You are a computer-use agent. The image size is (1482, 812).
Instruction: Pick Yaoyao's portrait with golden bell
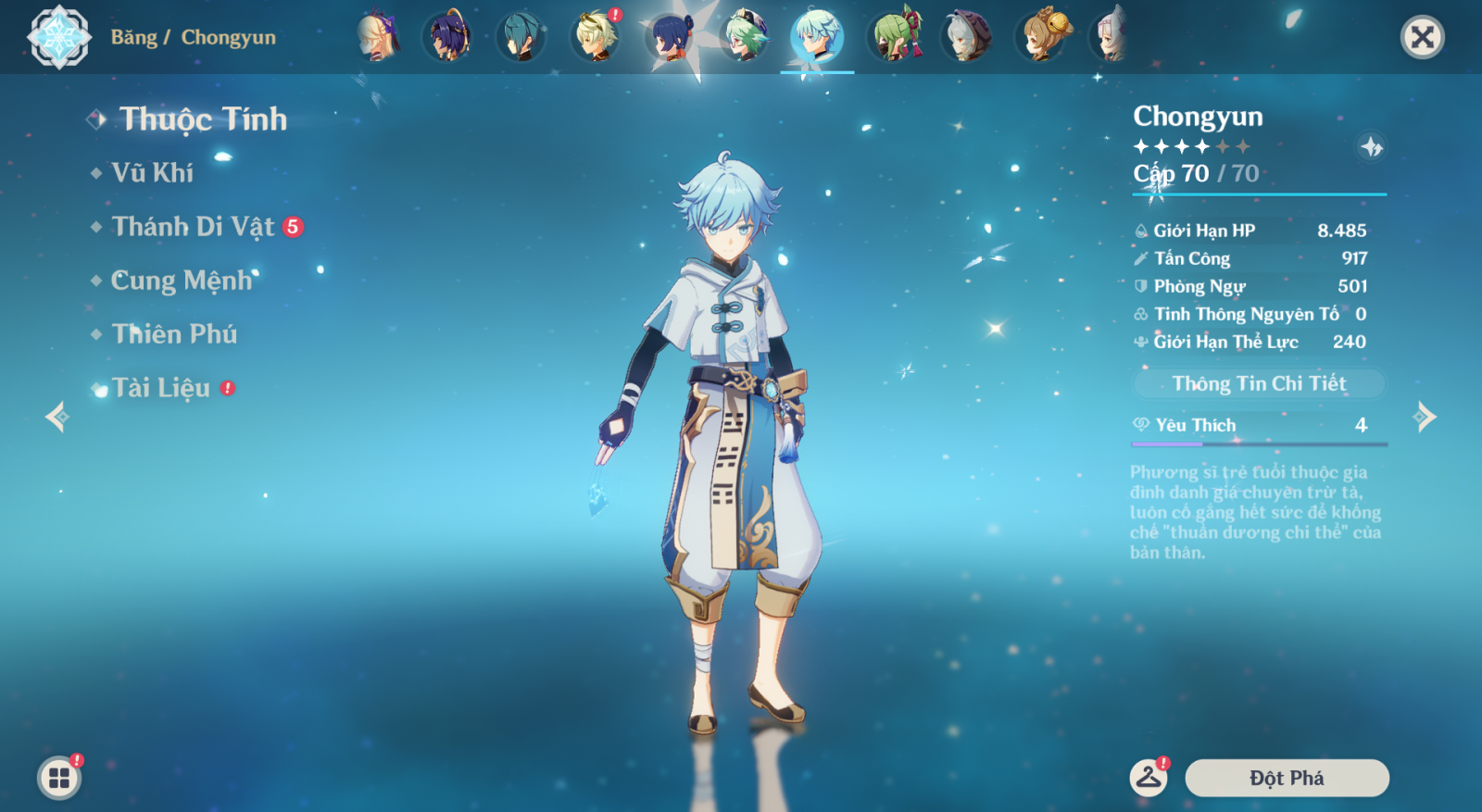click(x=1041, y=37)
